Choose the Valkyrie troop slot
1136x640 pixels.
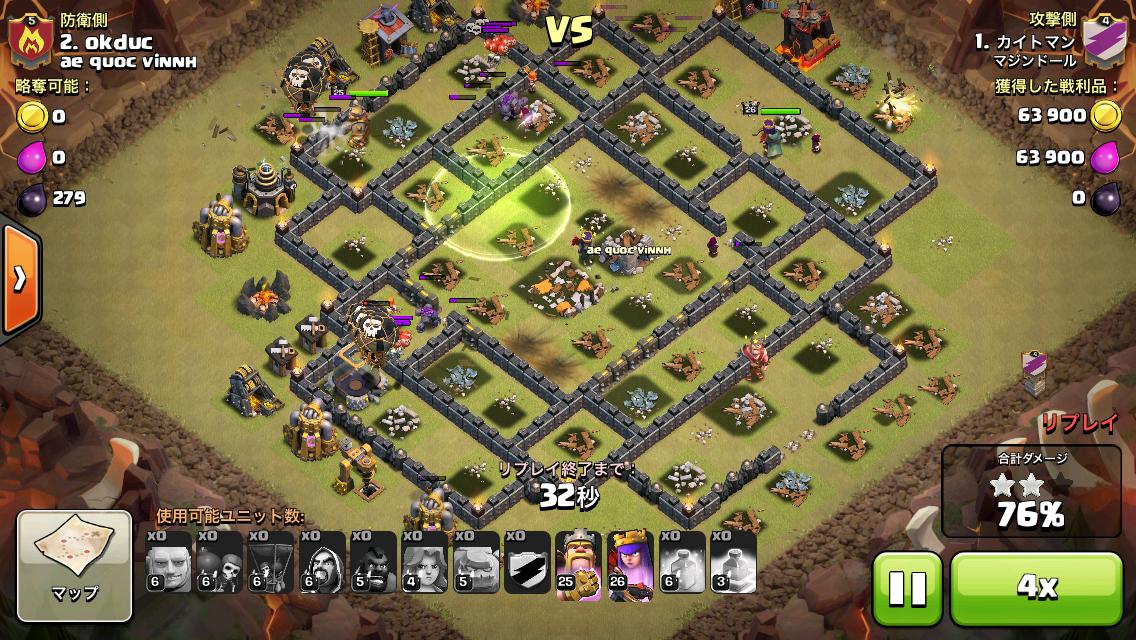424,563
